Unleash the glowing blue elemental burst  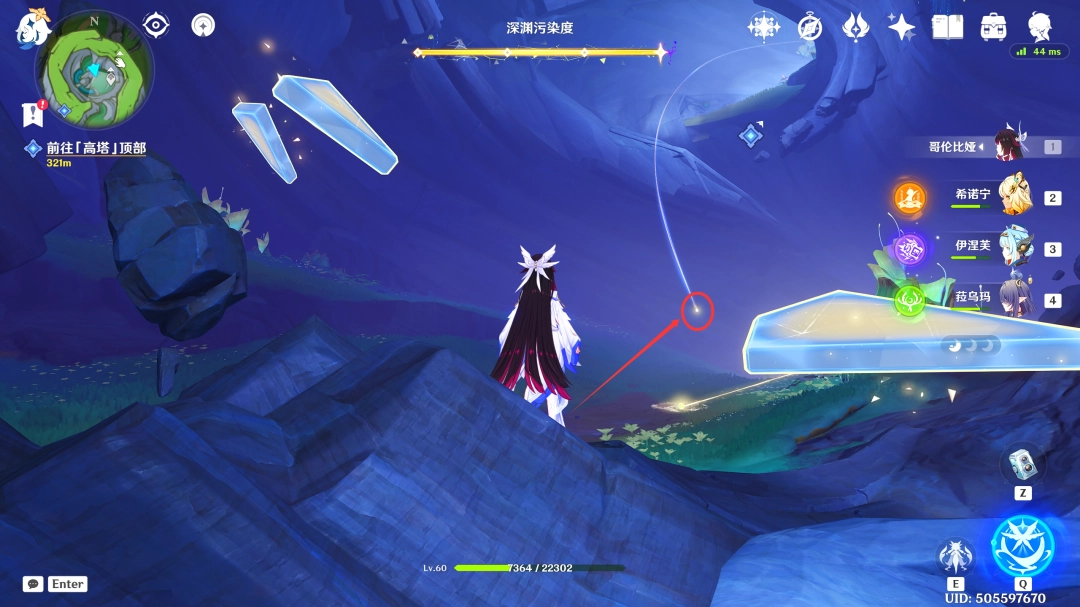pos(1022,546)
